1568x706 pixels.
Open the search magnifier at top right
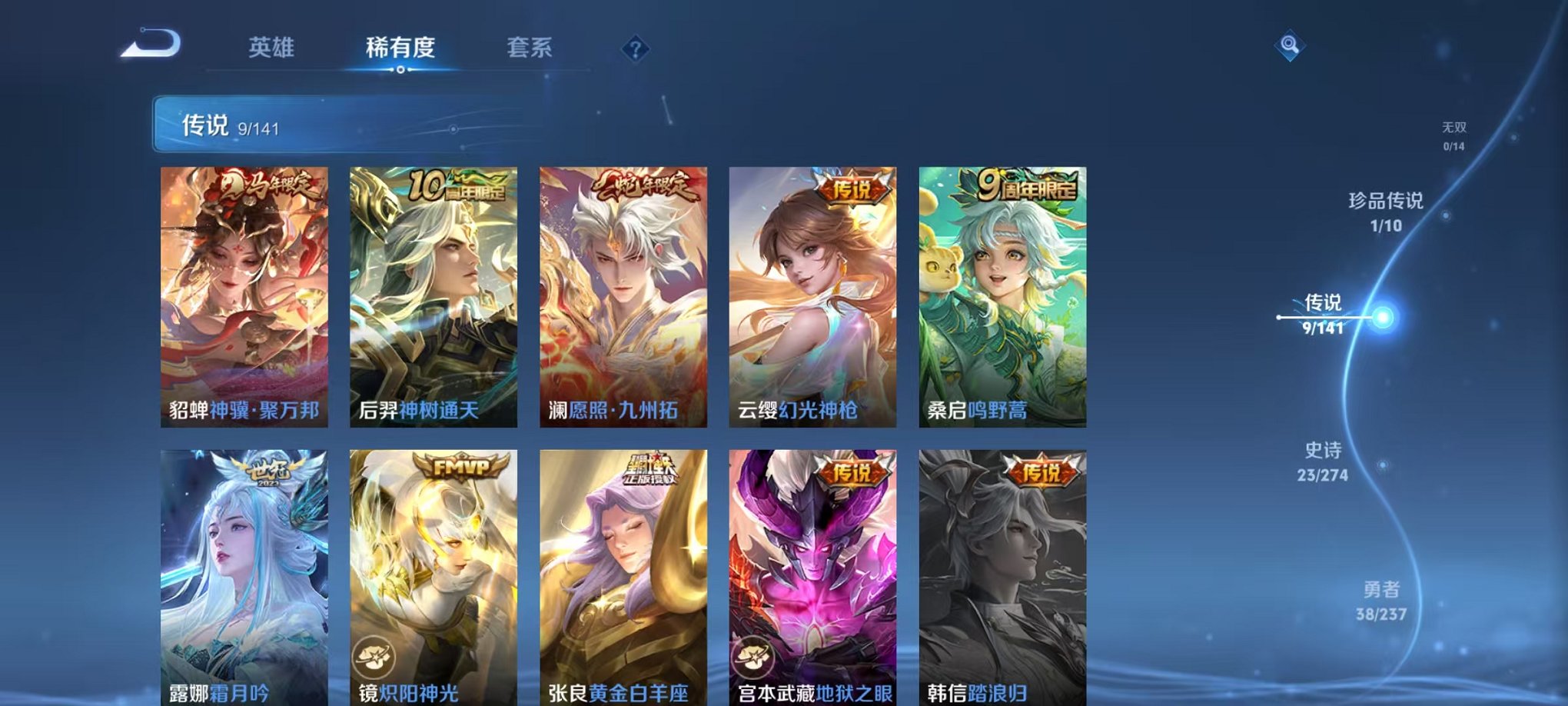click(1289, 45)
